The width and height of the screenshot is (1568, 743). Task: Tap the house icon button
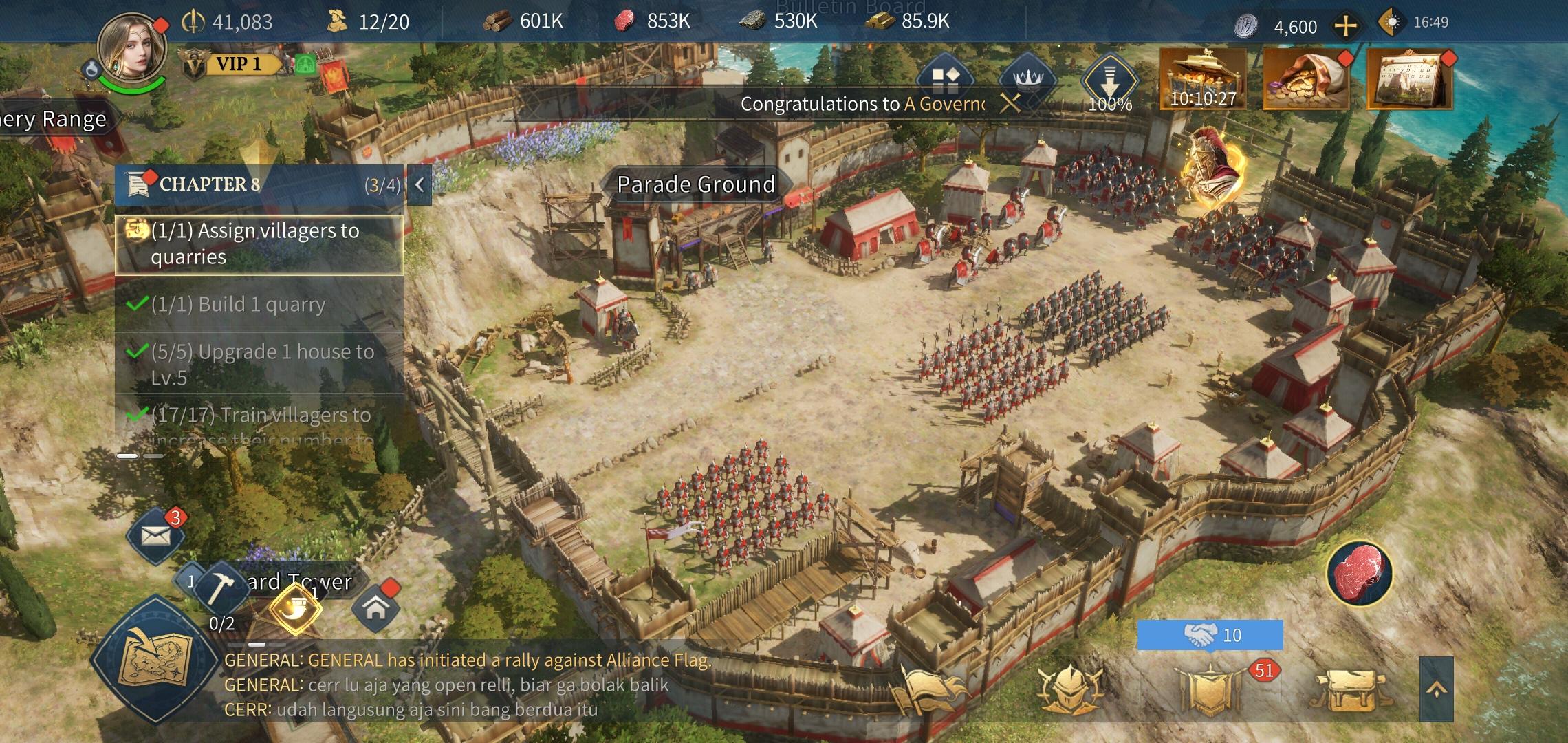pos(375,608)
